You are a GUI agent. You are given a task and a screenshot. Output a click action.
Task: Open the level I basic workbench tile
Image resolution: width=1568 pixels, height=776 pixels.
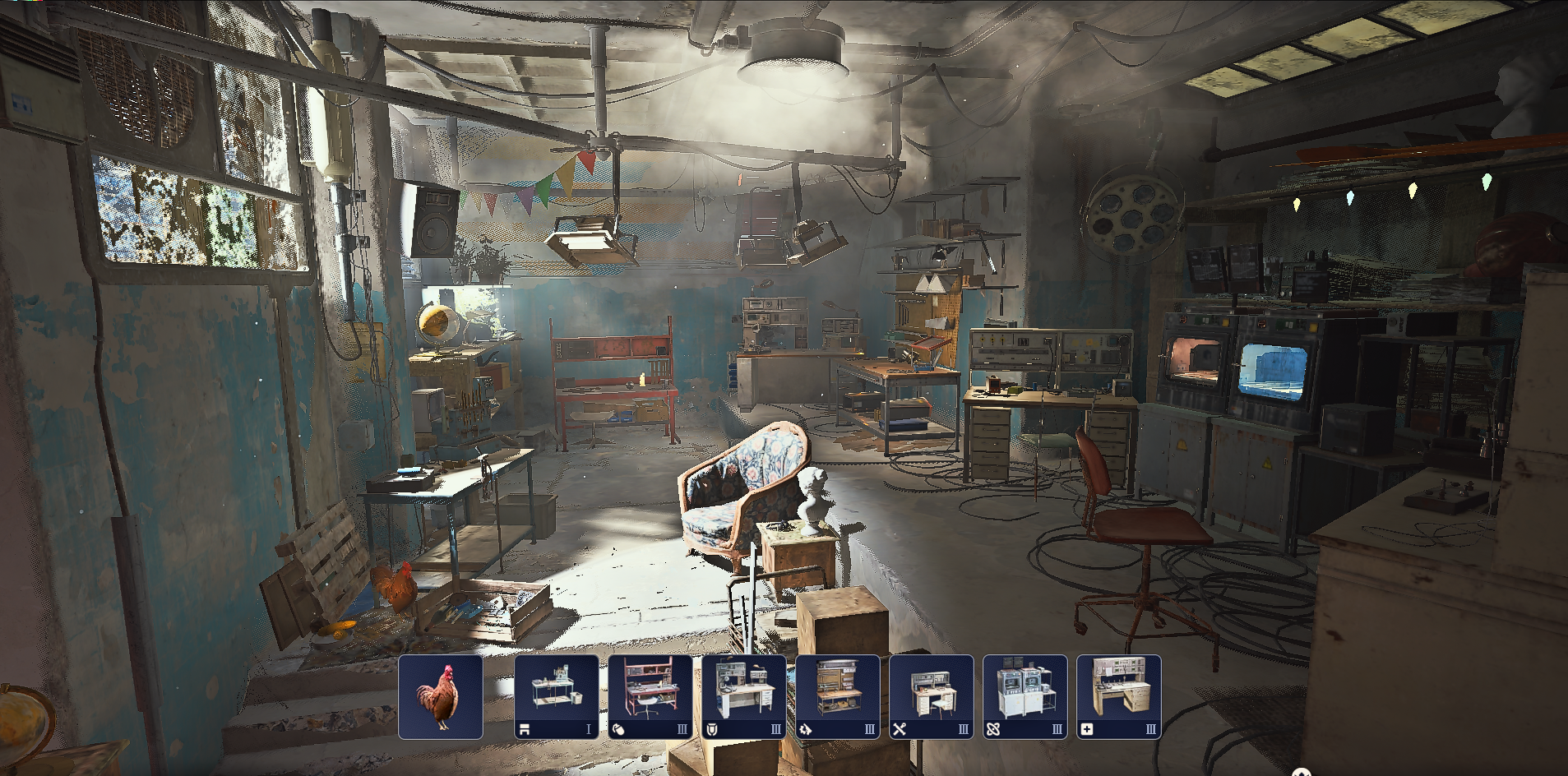pyautogui.click(x=557, y=697)
